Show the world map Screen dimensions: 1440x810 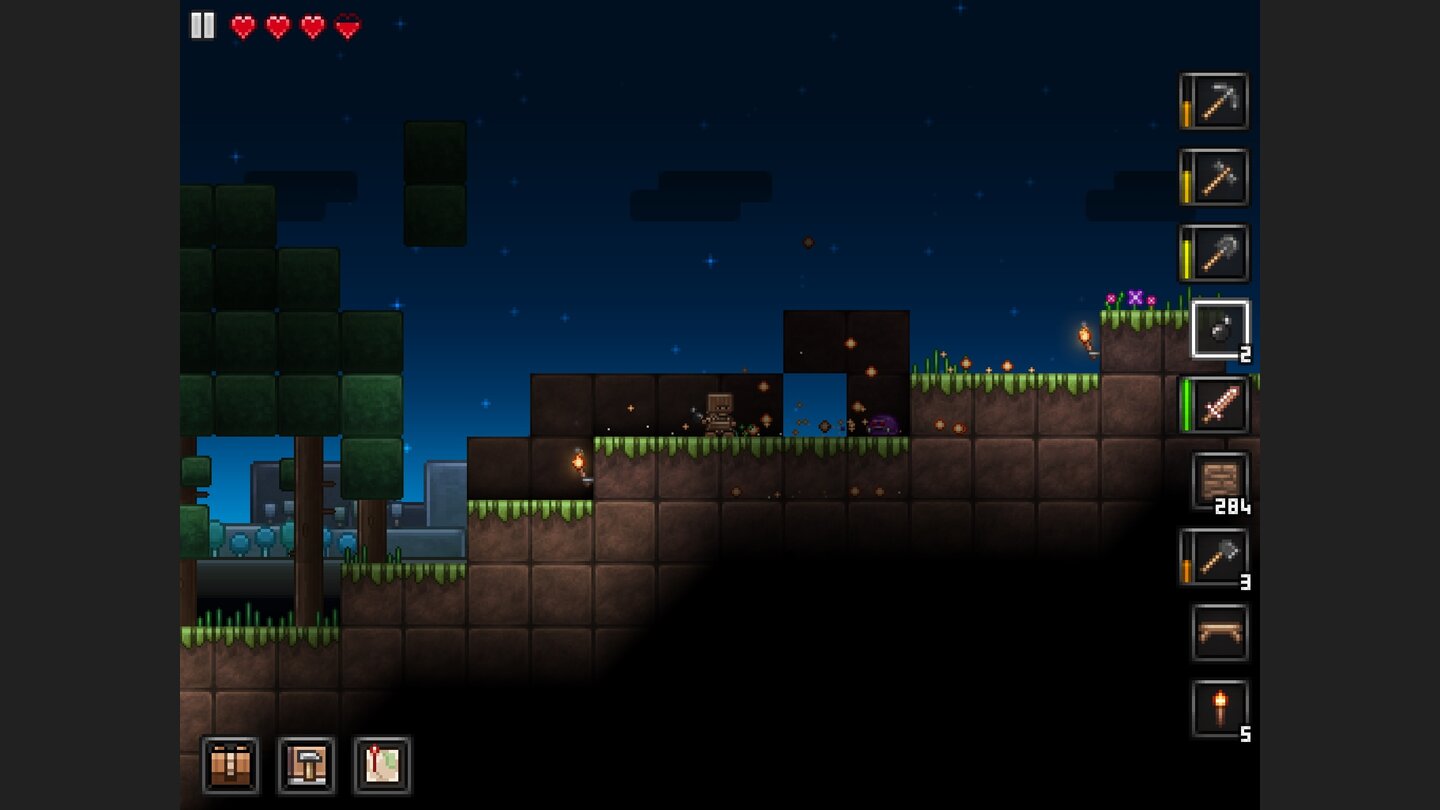point(382,765)
